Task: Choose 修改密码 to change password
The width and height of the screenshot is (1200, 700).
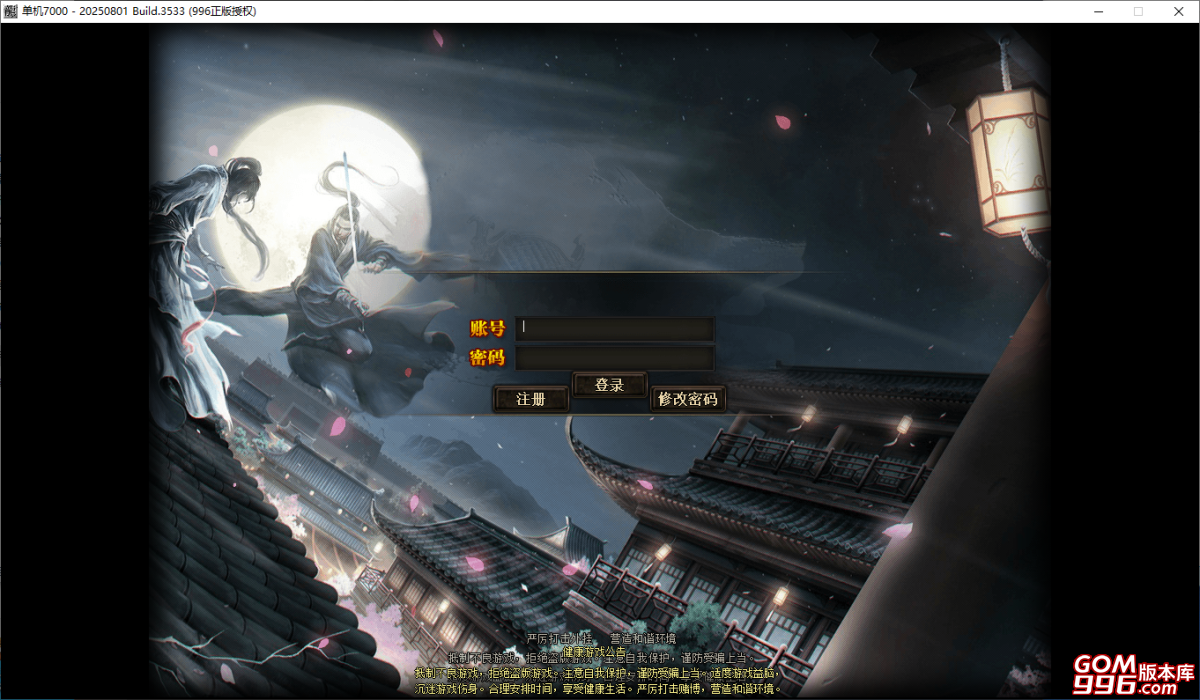Action: pos(687,399)
